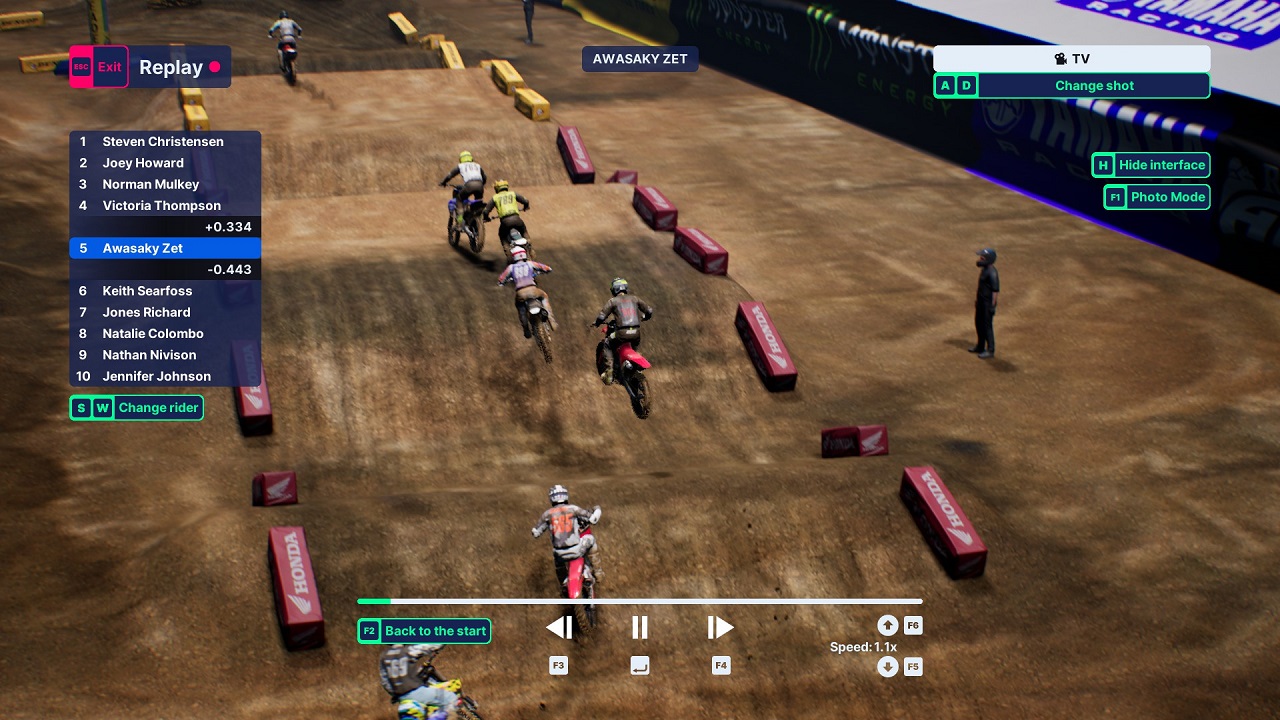
Task: Click the Change rider button
Action: click(136, 408)
